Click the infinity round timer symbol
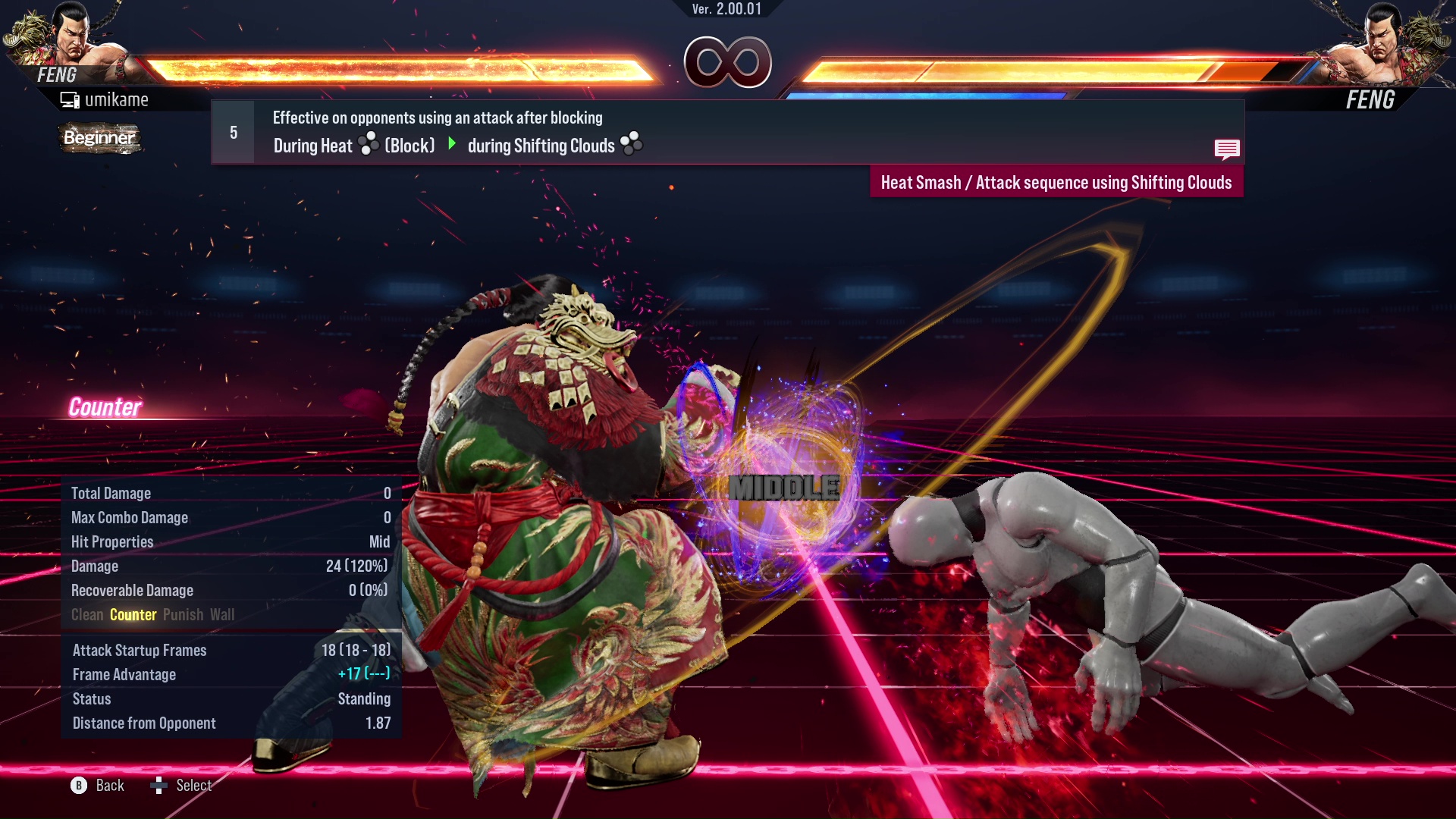This screenshot has width=1456, height=819. pos(728,64)
